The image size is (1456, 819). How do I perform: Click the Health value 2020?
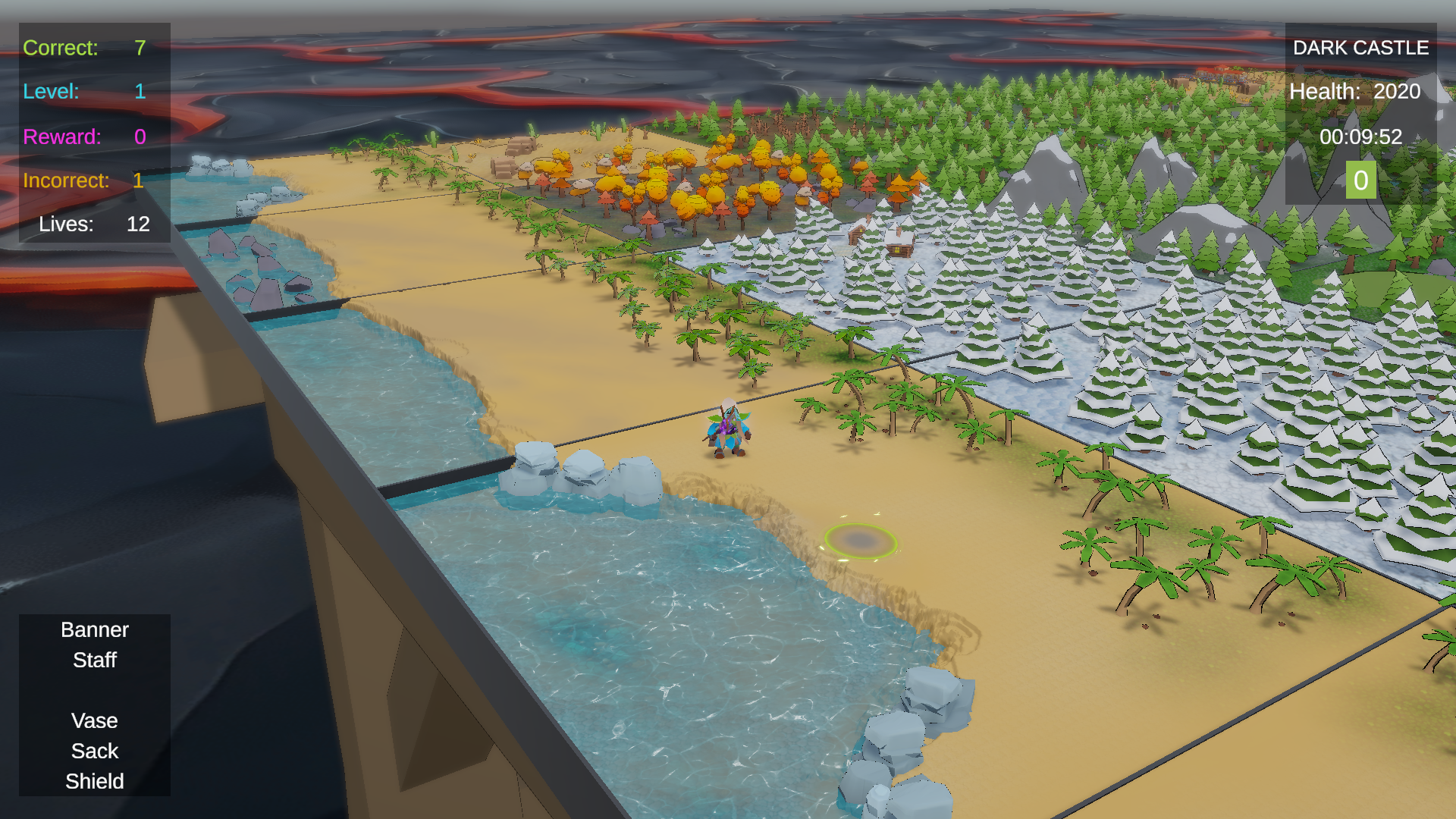pos(1398,91)
